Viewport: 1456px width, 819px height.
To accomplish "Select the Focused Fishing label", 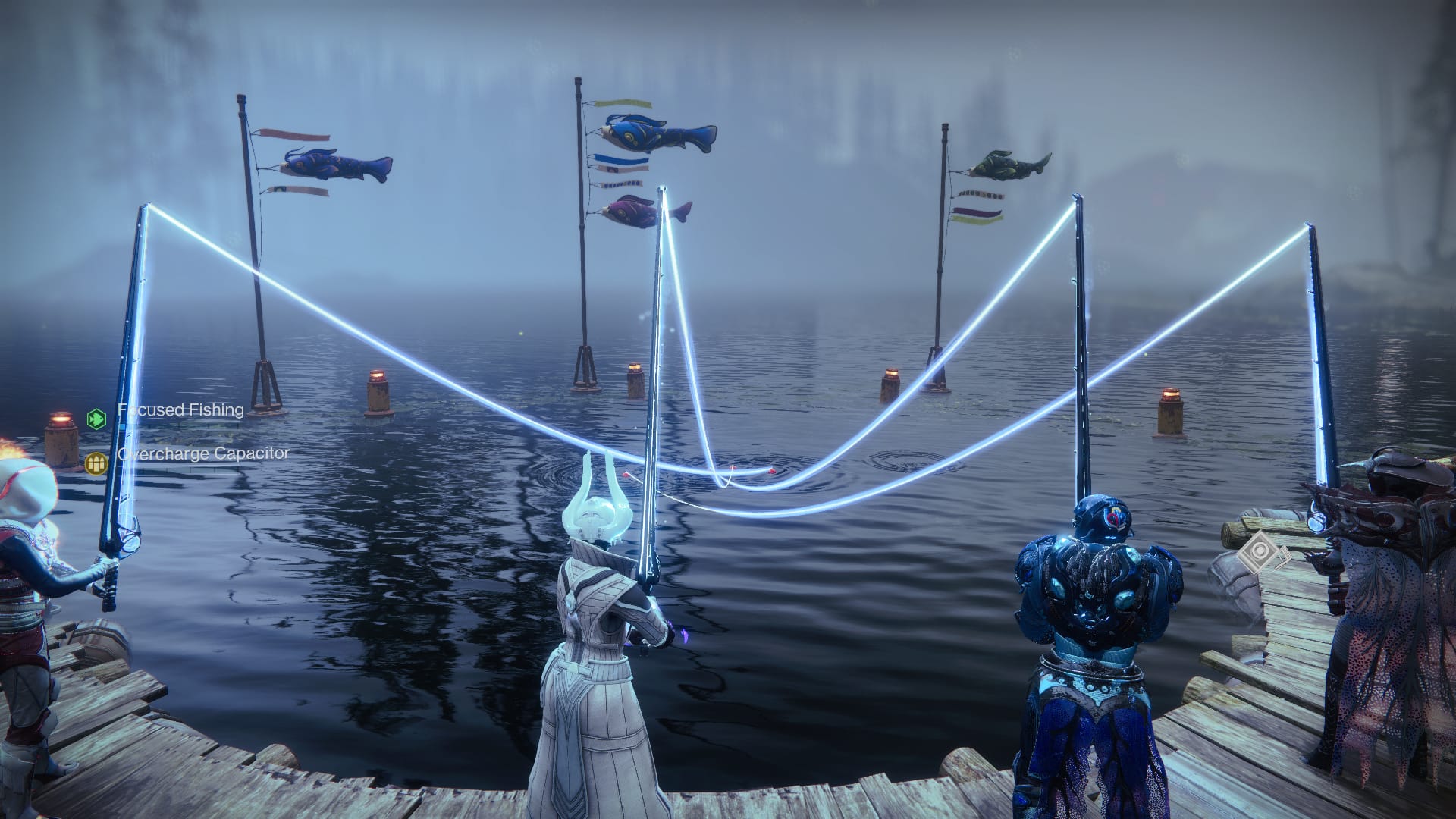I will [x=180, y=410].
